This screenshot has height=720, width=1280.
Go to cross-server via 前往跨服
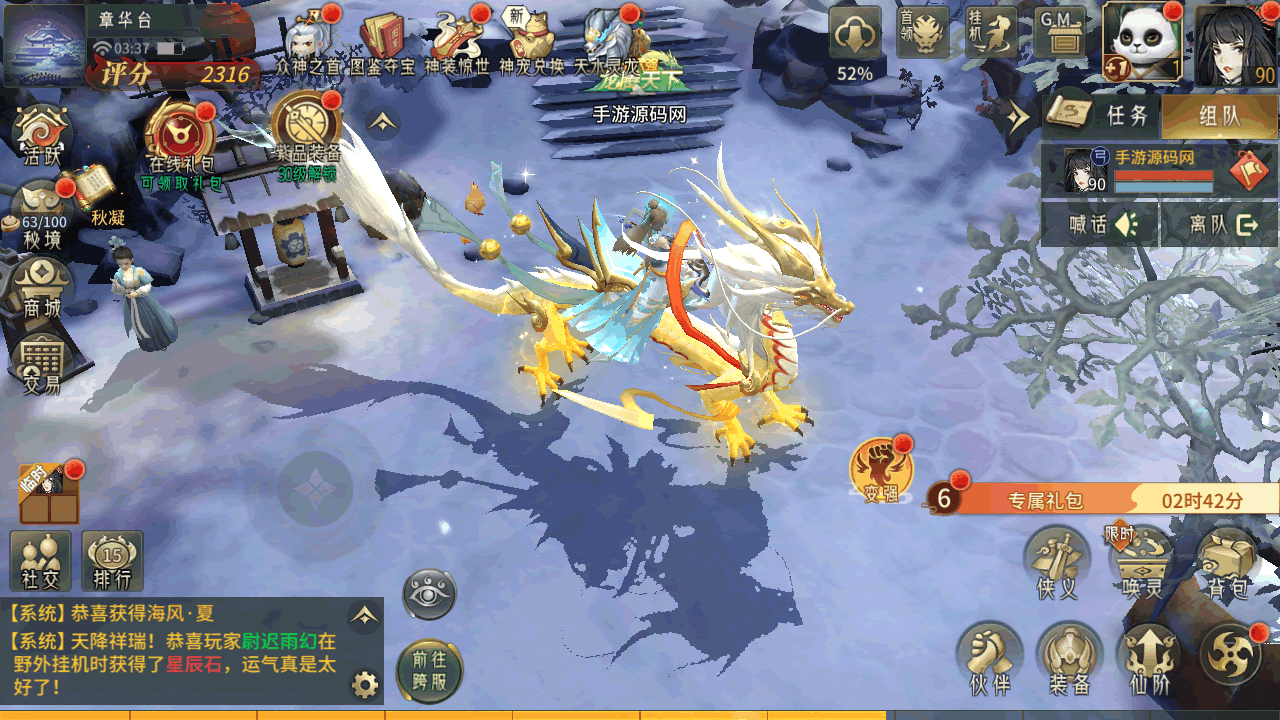[x=430, y=671]
